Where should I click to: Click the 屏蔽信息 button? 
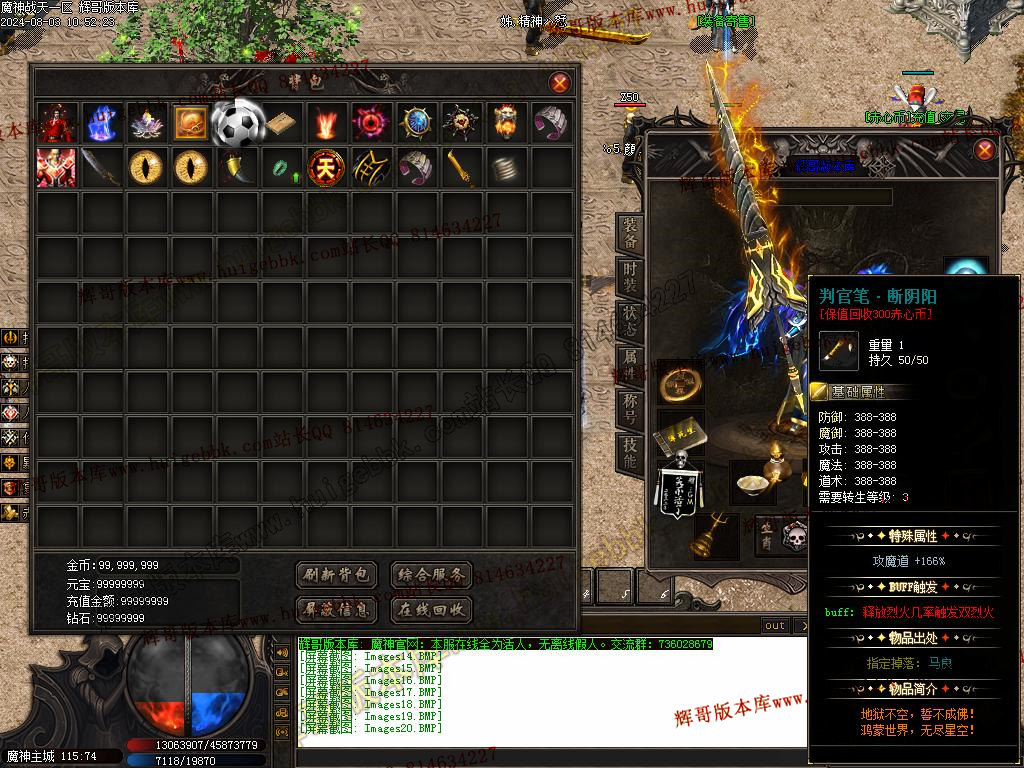336,609
